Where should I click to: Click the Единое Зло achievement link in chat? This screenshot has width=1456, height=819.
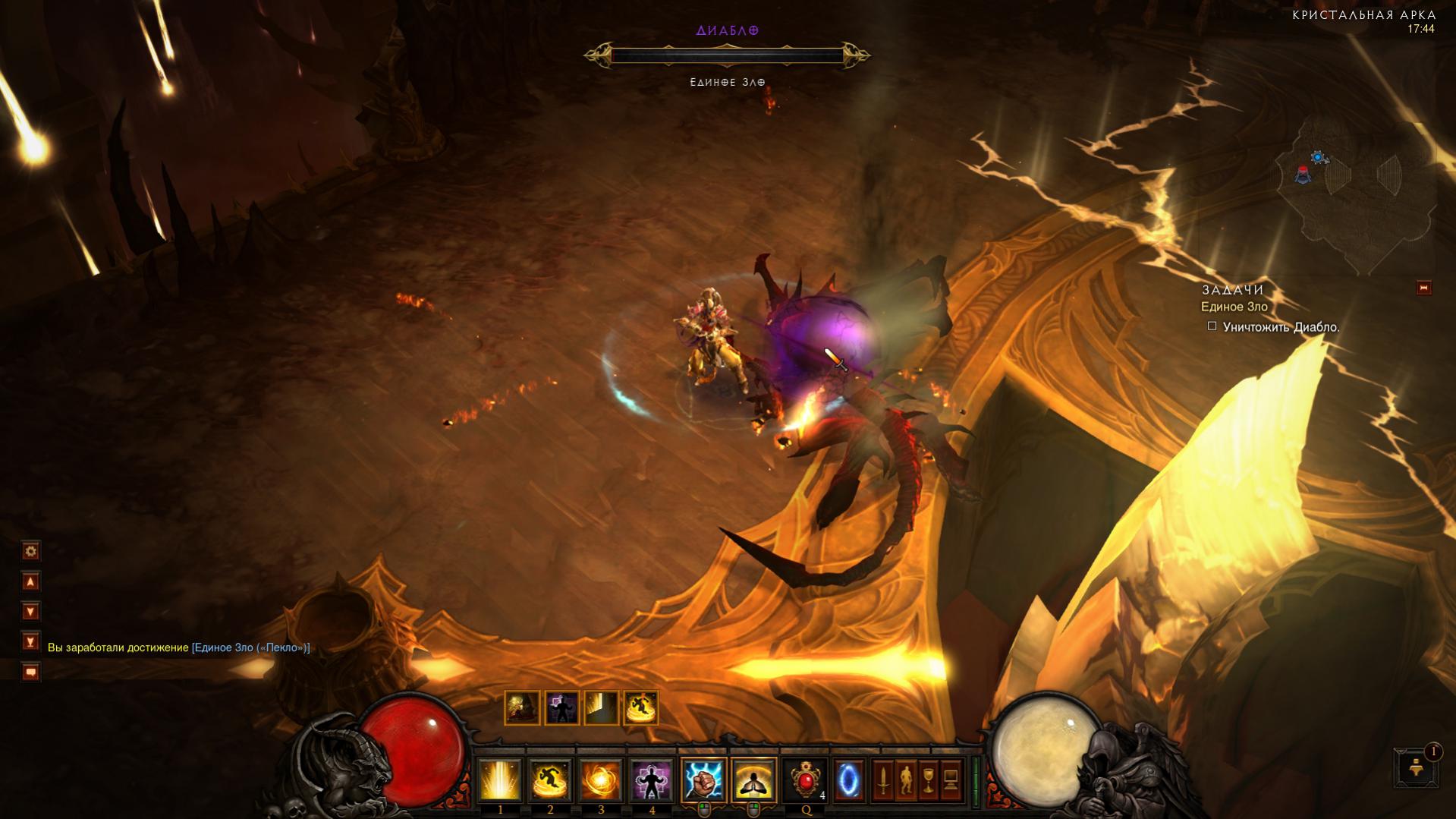click(x=250, y=647)
